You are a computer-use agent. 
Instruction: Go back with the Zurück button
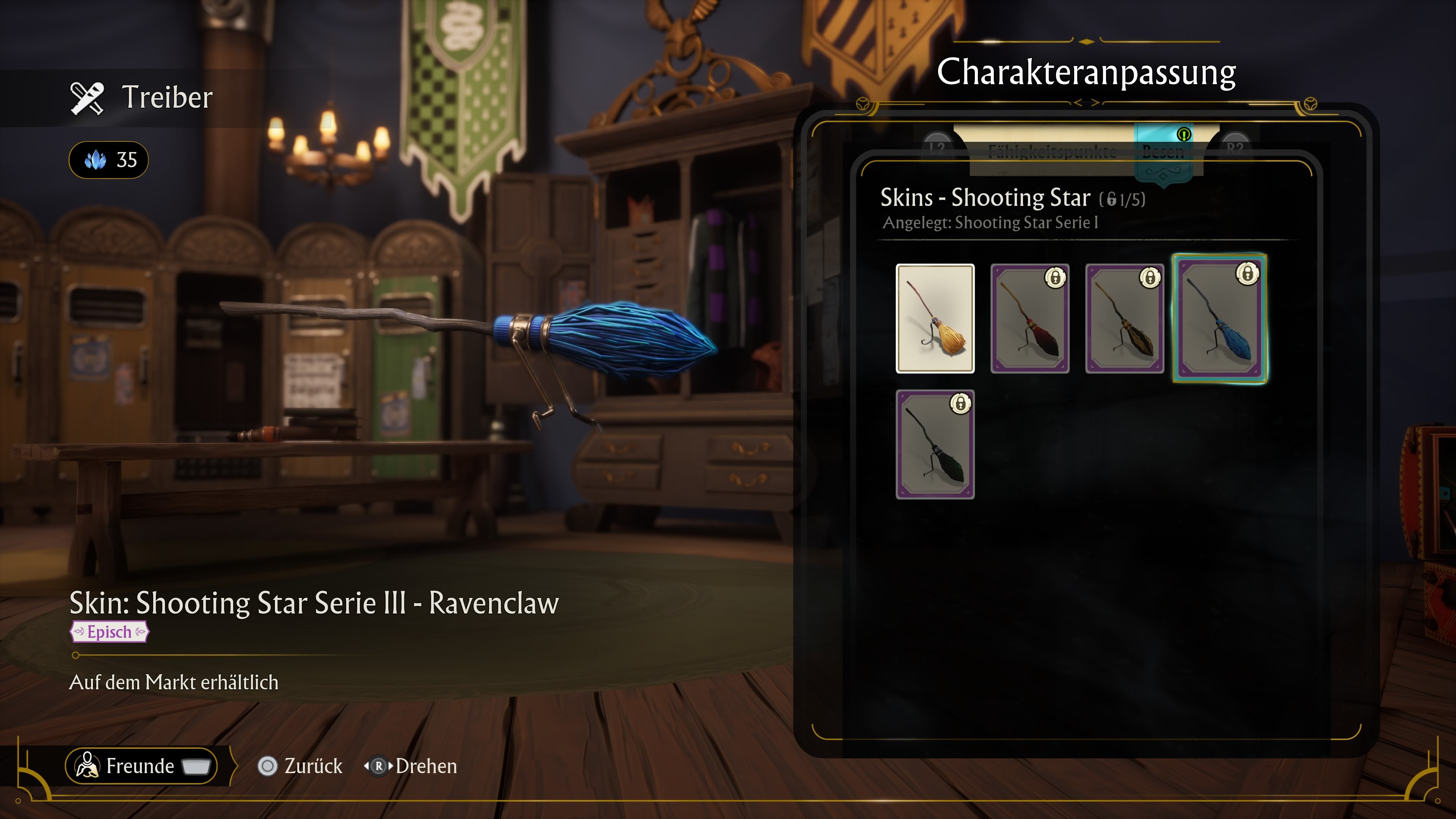pyautogui.click(x=300, y=766)
